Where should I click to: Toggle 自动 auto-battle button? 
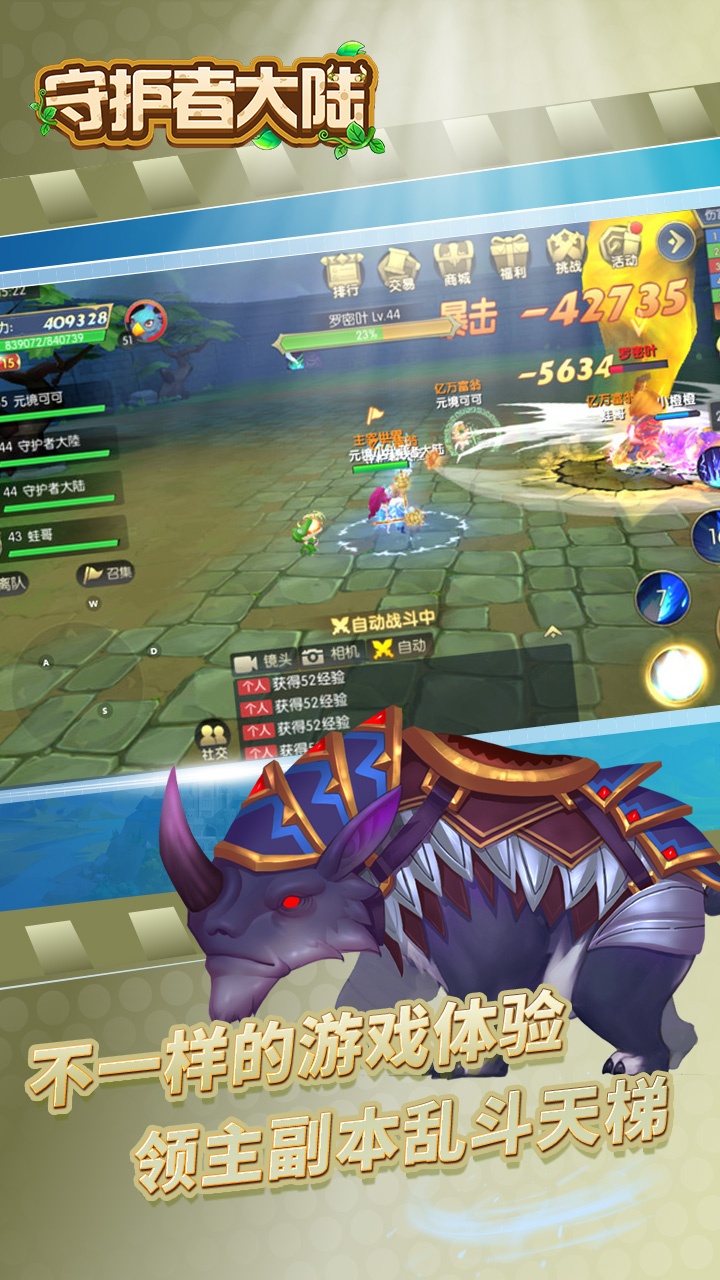point(400,648)
